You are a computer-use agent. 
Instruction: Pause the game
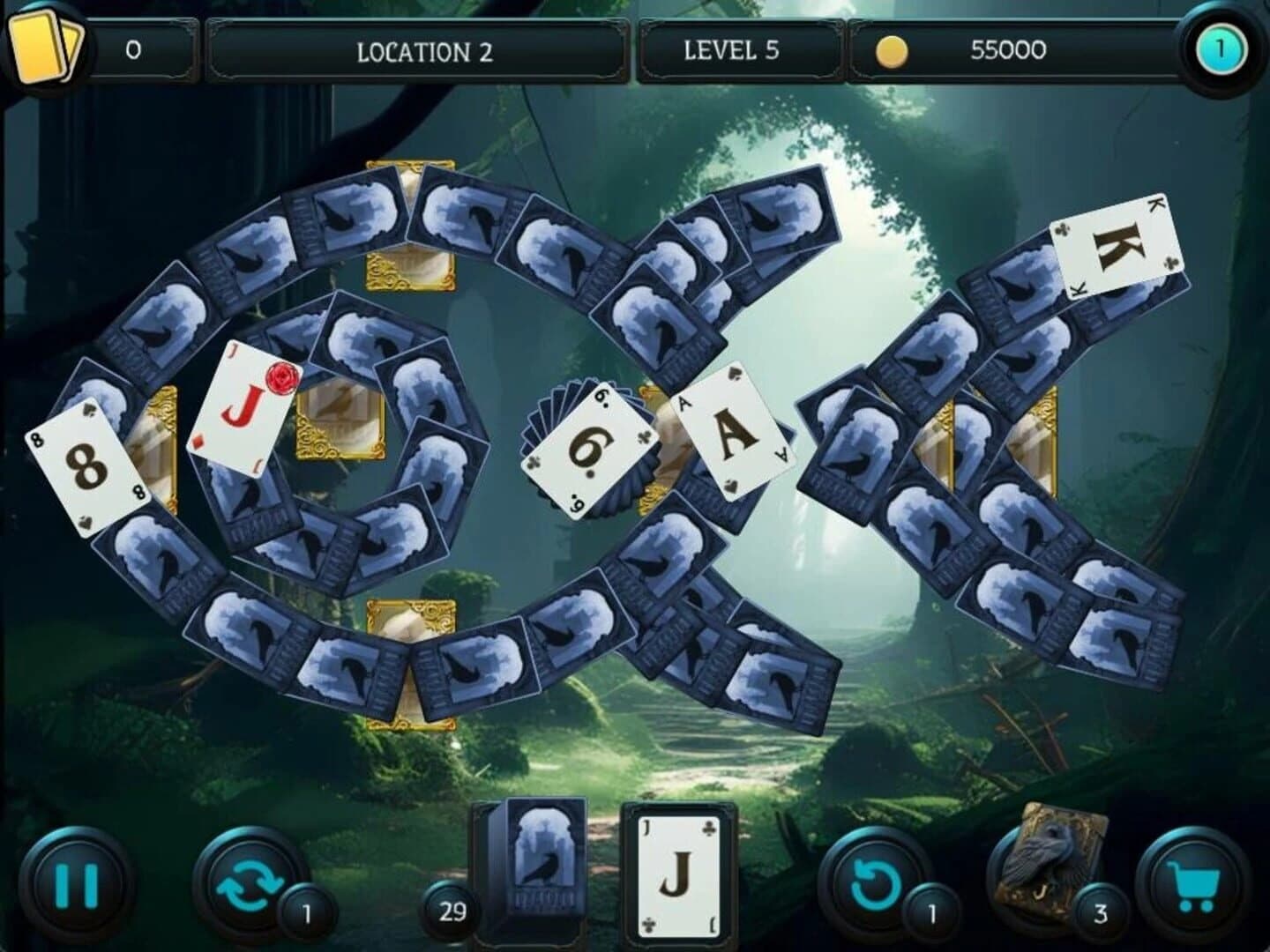(78, 884)
